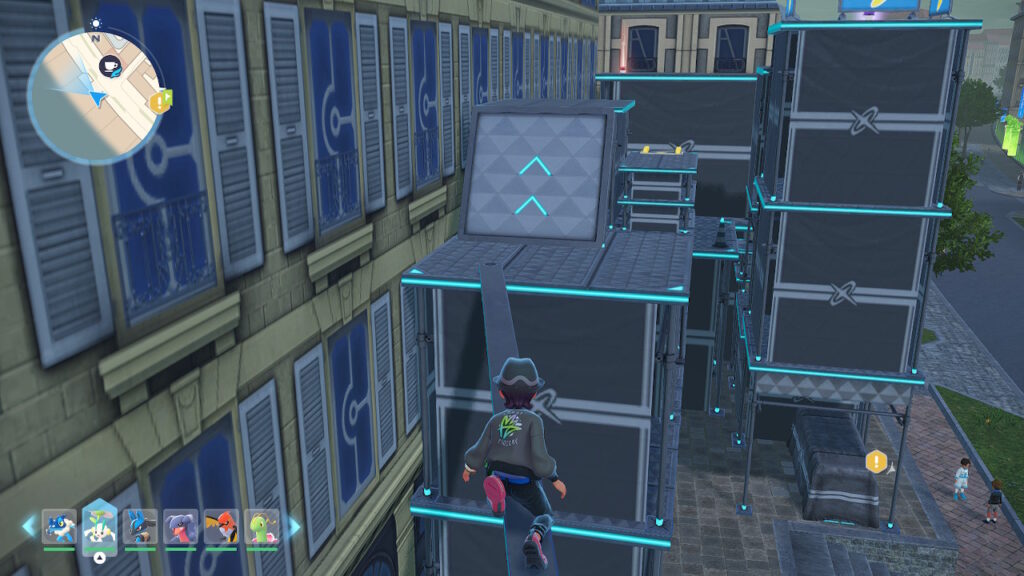Switch to Lucario in the party bar

[140, 526]
